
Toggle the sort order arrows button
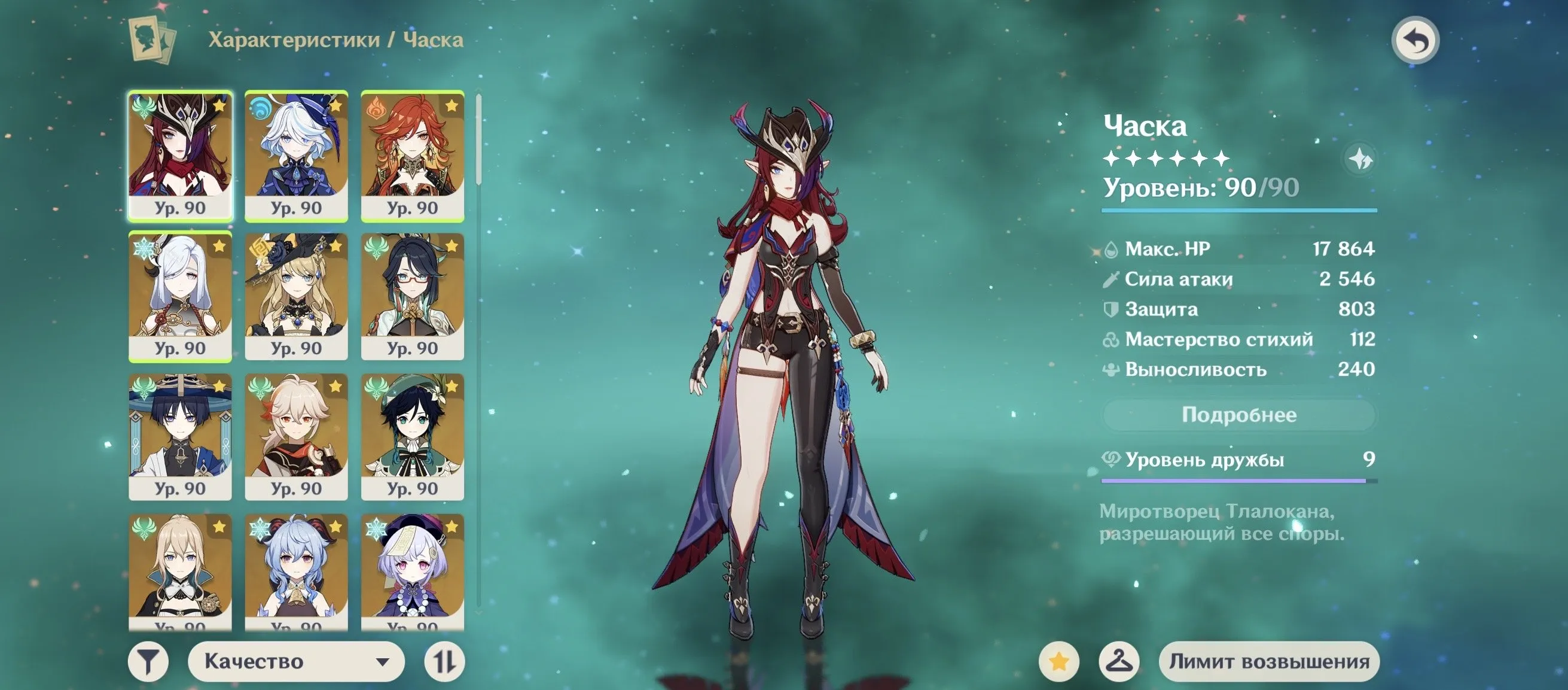(444, 661)
